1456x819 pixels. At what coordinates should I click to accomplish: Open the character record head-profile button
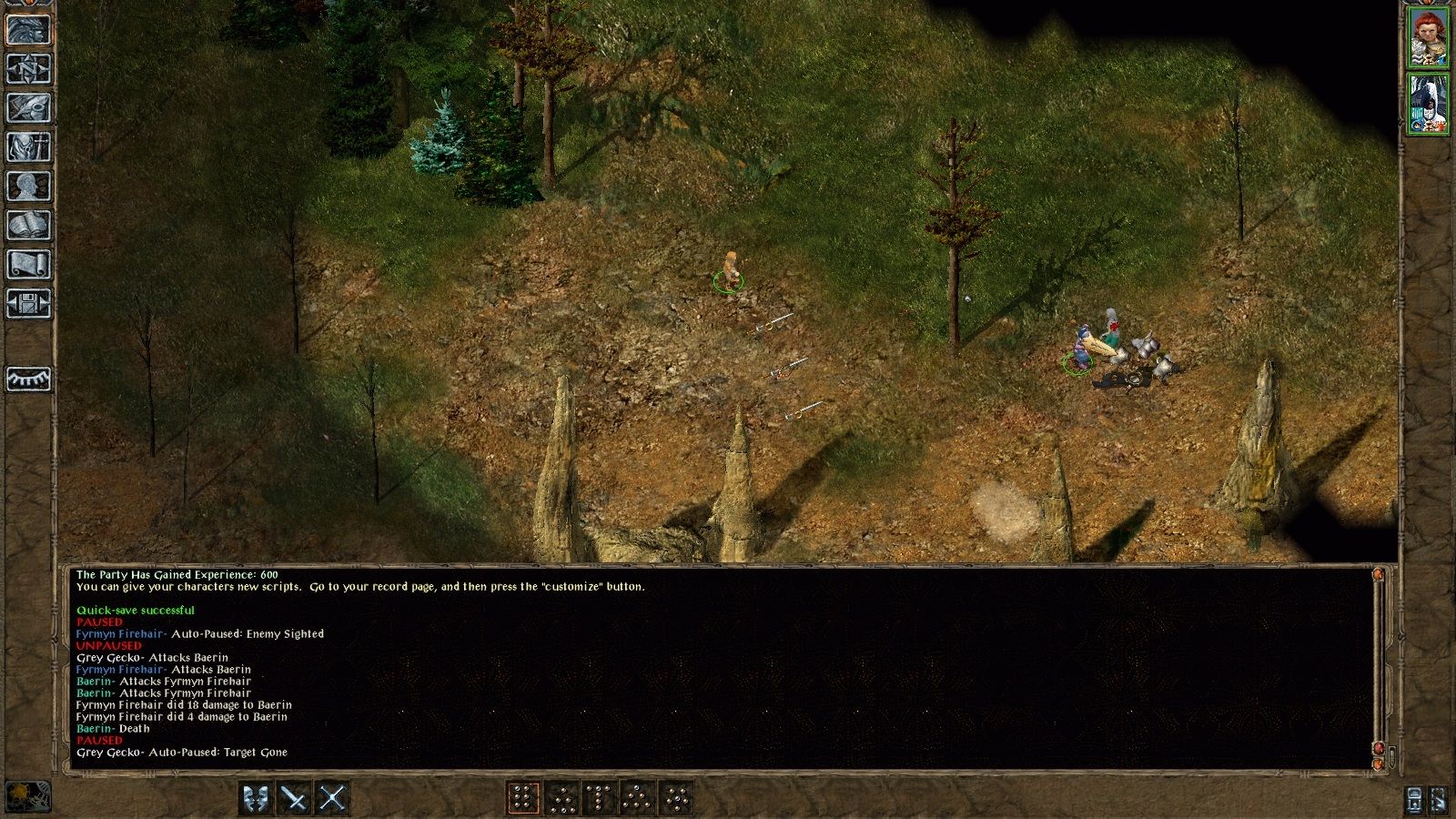28,186
